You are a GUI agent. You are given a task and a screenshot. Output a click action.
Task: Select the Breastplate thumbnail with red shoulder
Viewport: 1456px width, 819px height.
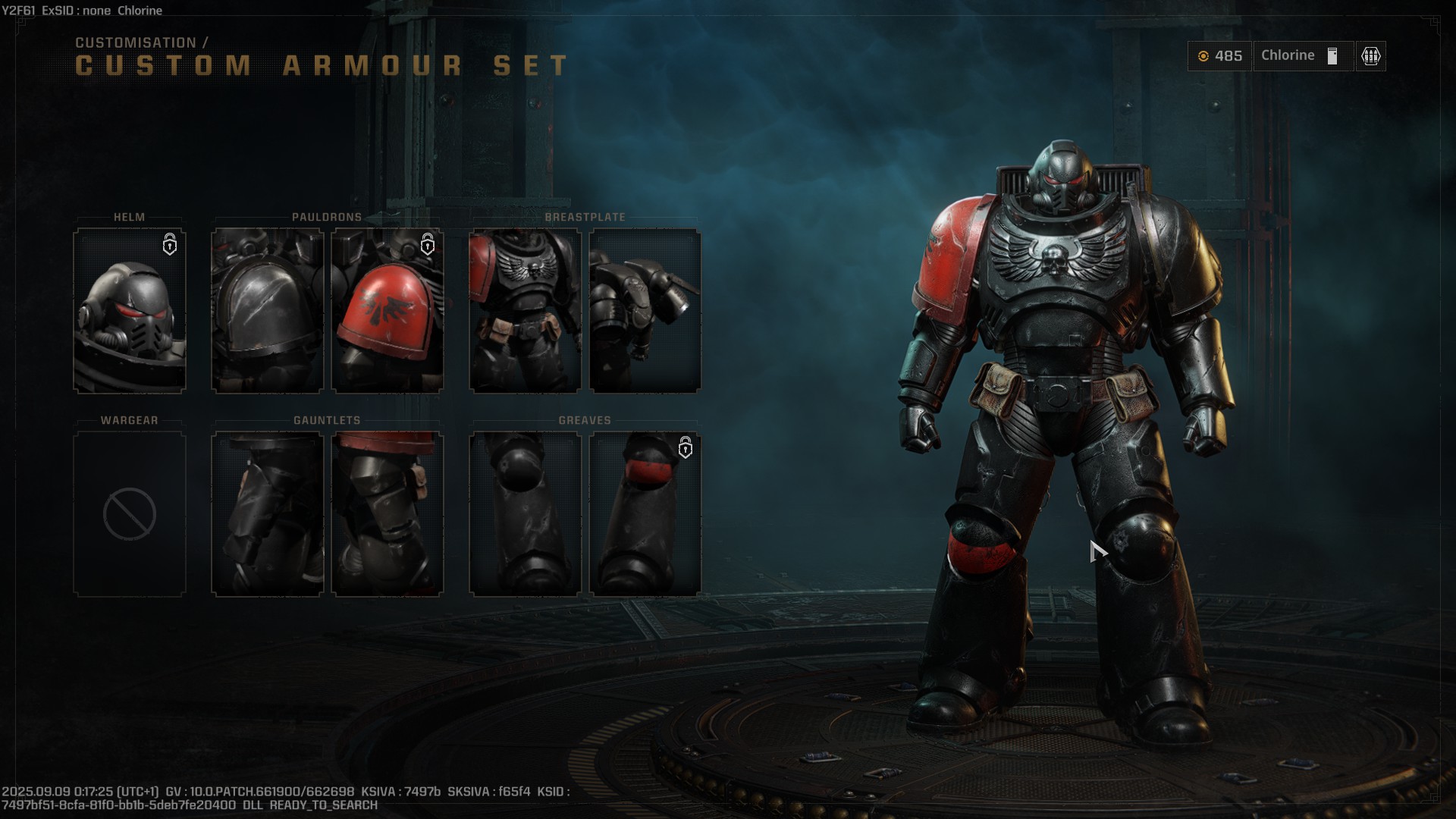(526, 311)
